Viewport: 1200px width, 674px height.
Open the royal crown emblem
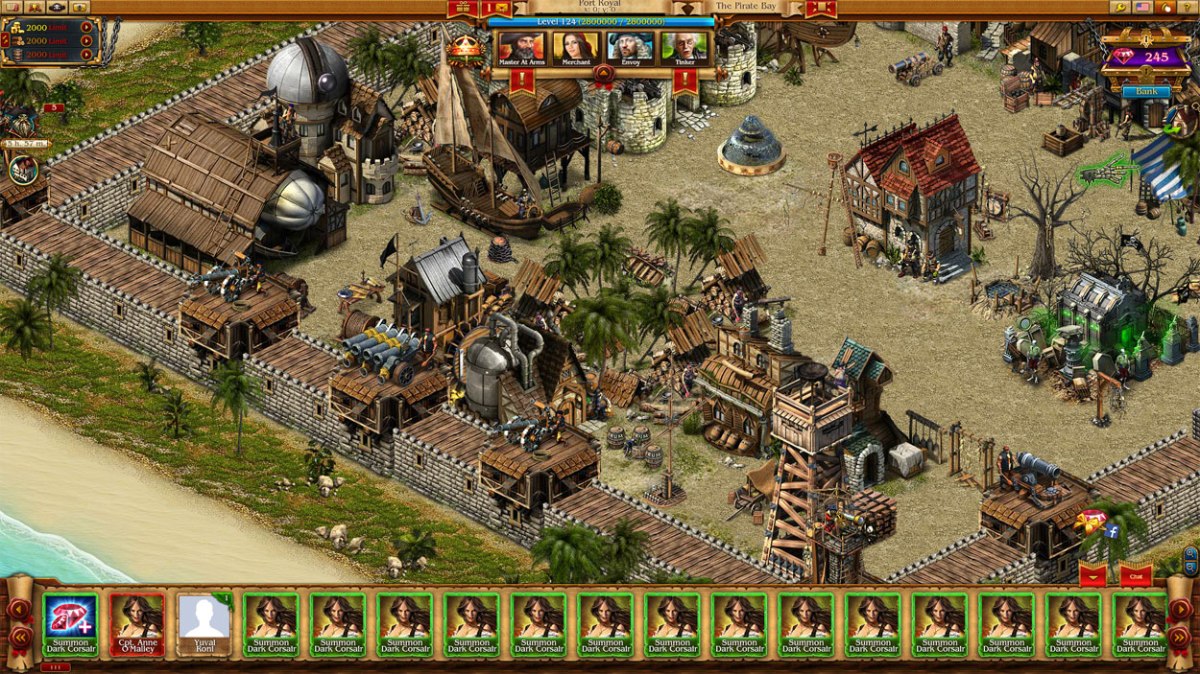[x=464, y=47]
